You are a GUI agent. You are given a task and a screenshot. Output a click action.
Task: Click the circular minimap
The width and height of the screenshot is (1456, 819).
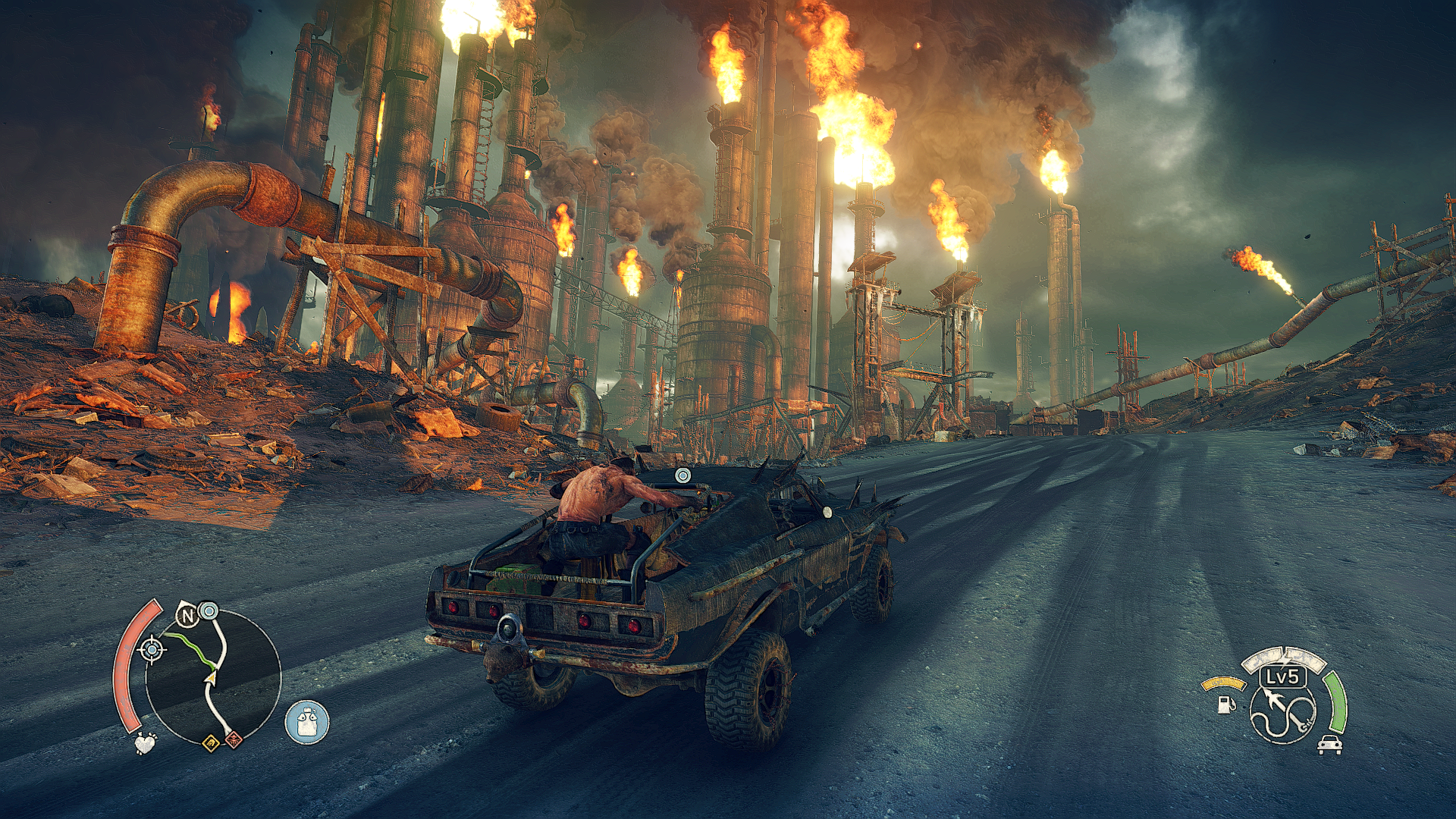click(212, 676)
